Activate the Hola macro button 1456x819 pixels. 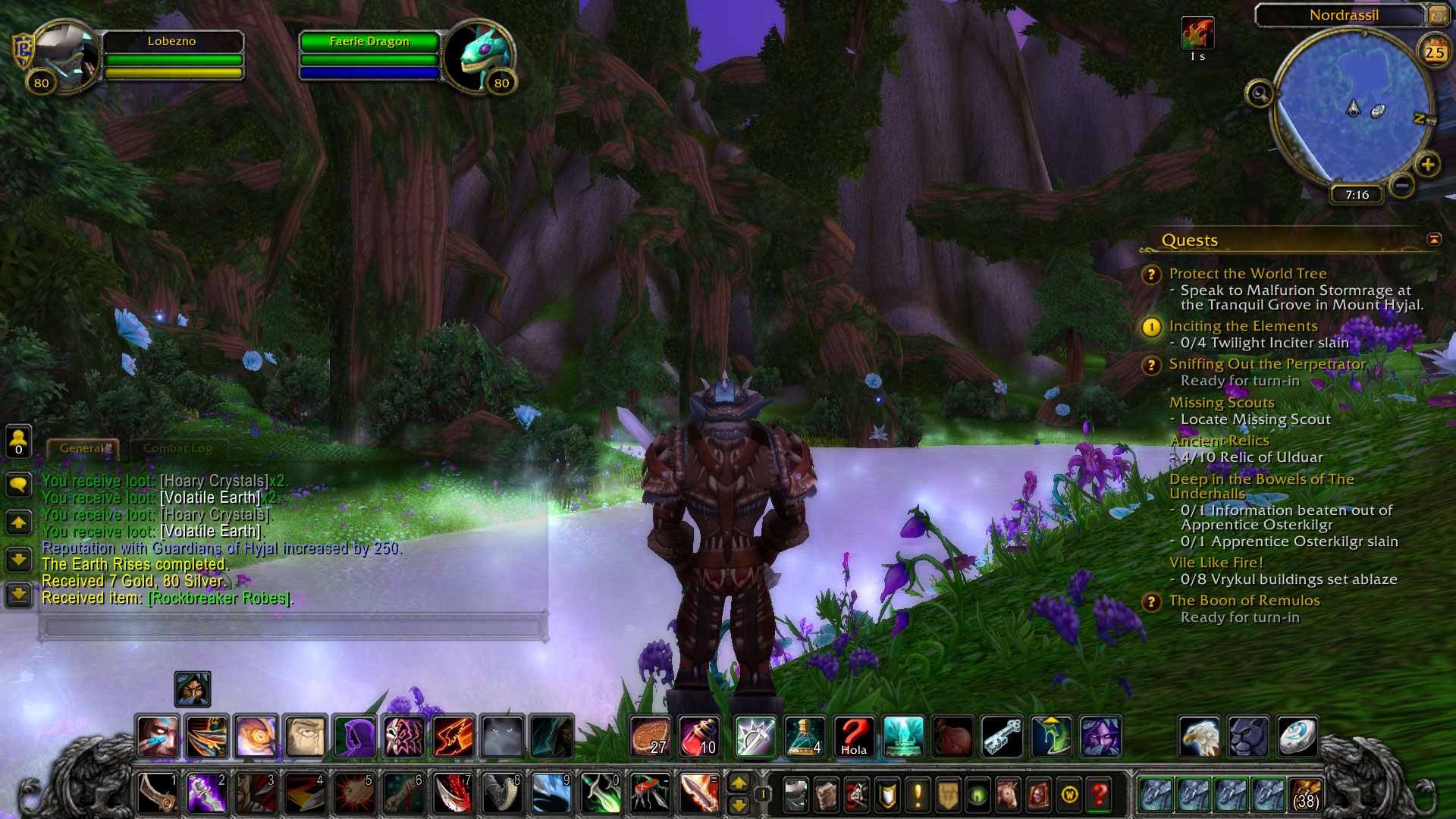tap(854, 736)
